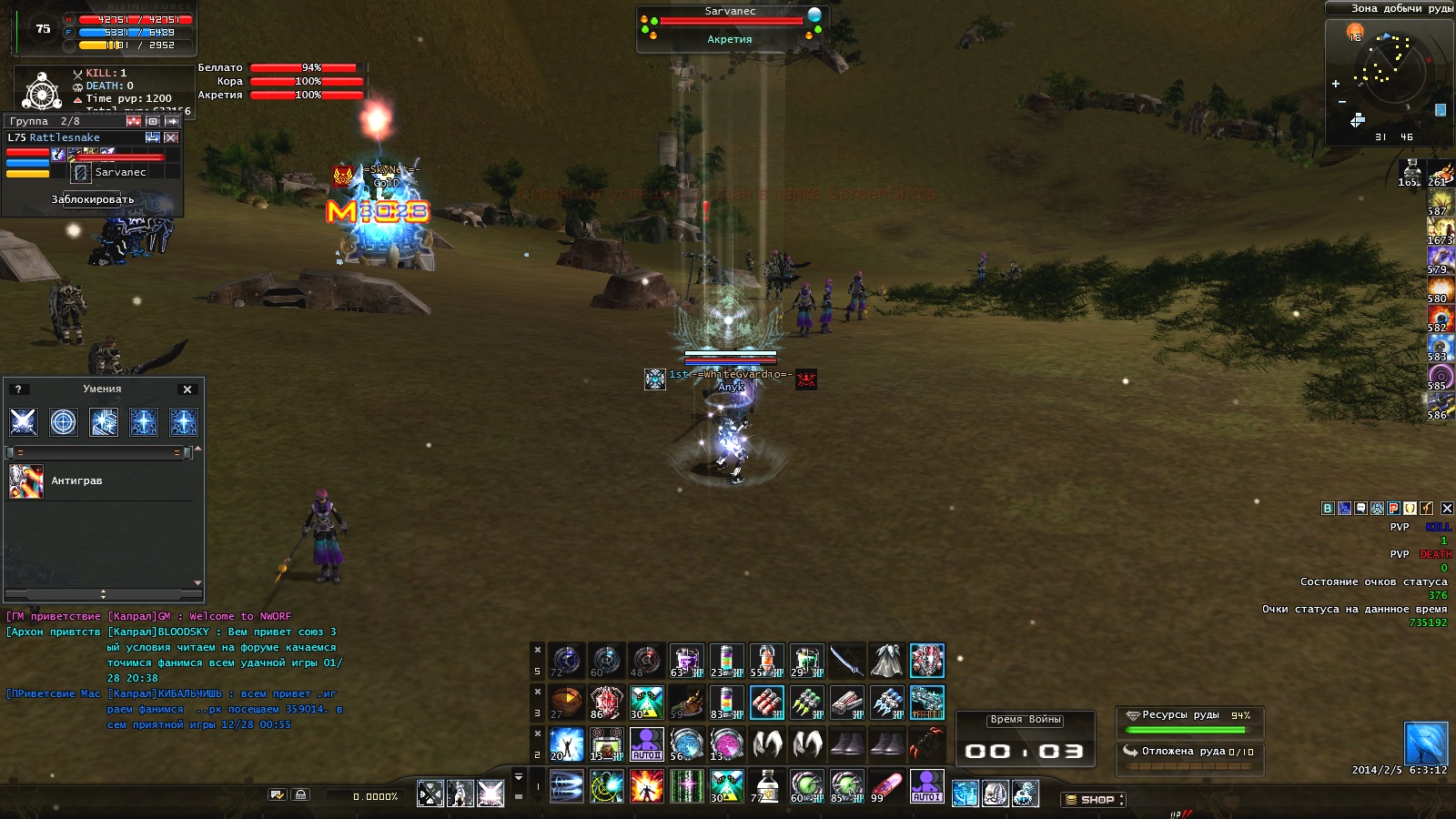Select the Антиграв skill entry

coord(76,481)
